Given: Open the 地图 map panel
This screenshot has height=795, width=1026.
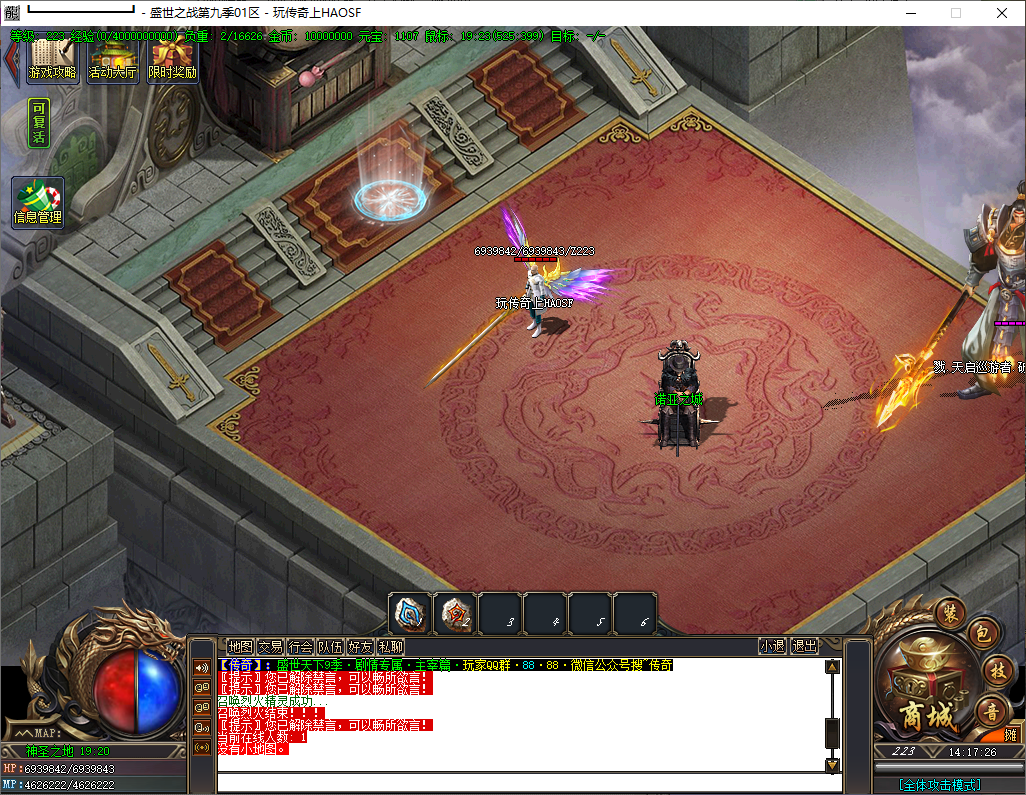Looking at the screenshot, I should click(240, 647).
